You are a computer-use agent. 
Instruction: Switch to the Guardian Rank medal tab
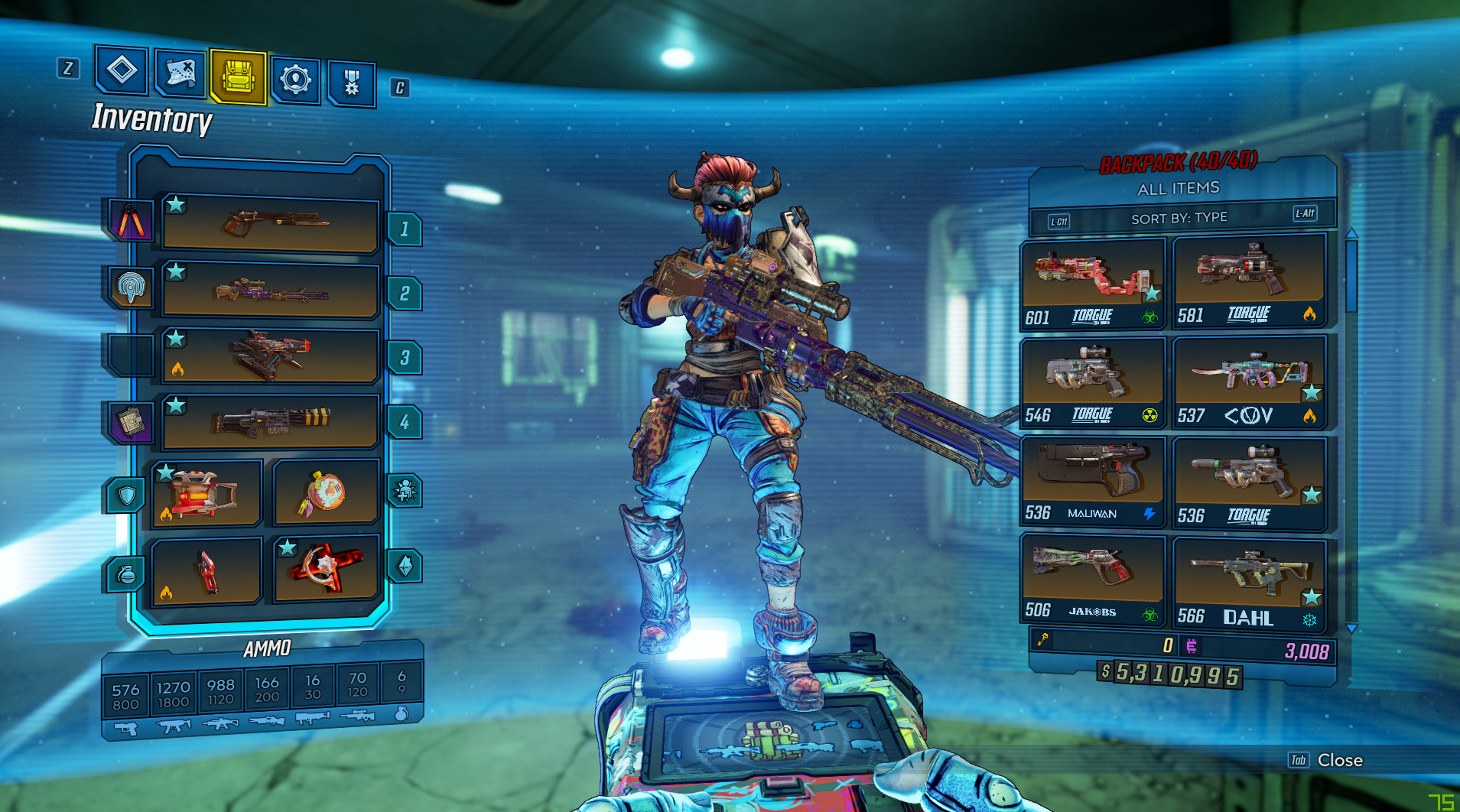click(x=352, y=83)
